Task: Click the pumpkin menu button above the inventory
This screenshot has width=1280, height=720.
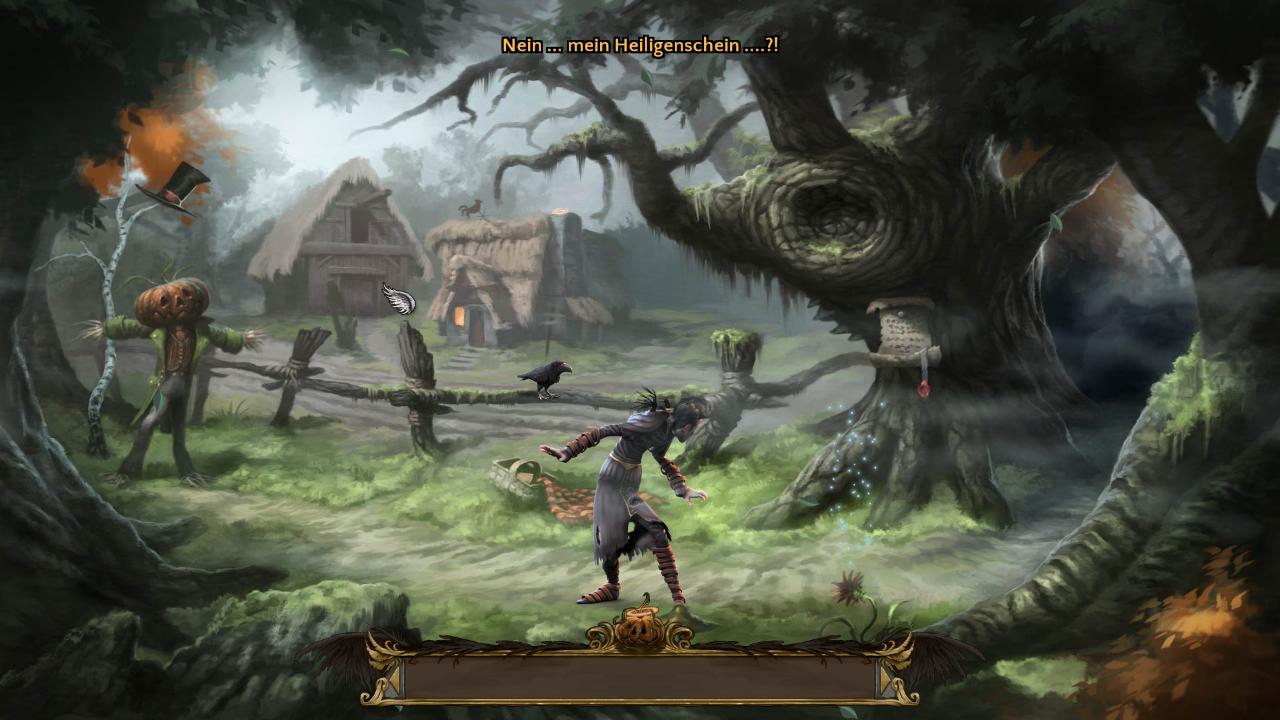Action: pos(639,627)
